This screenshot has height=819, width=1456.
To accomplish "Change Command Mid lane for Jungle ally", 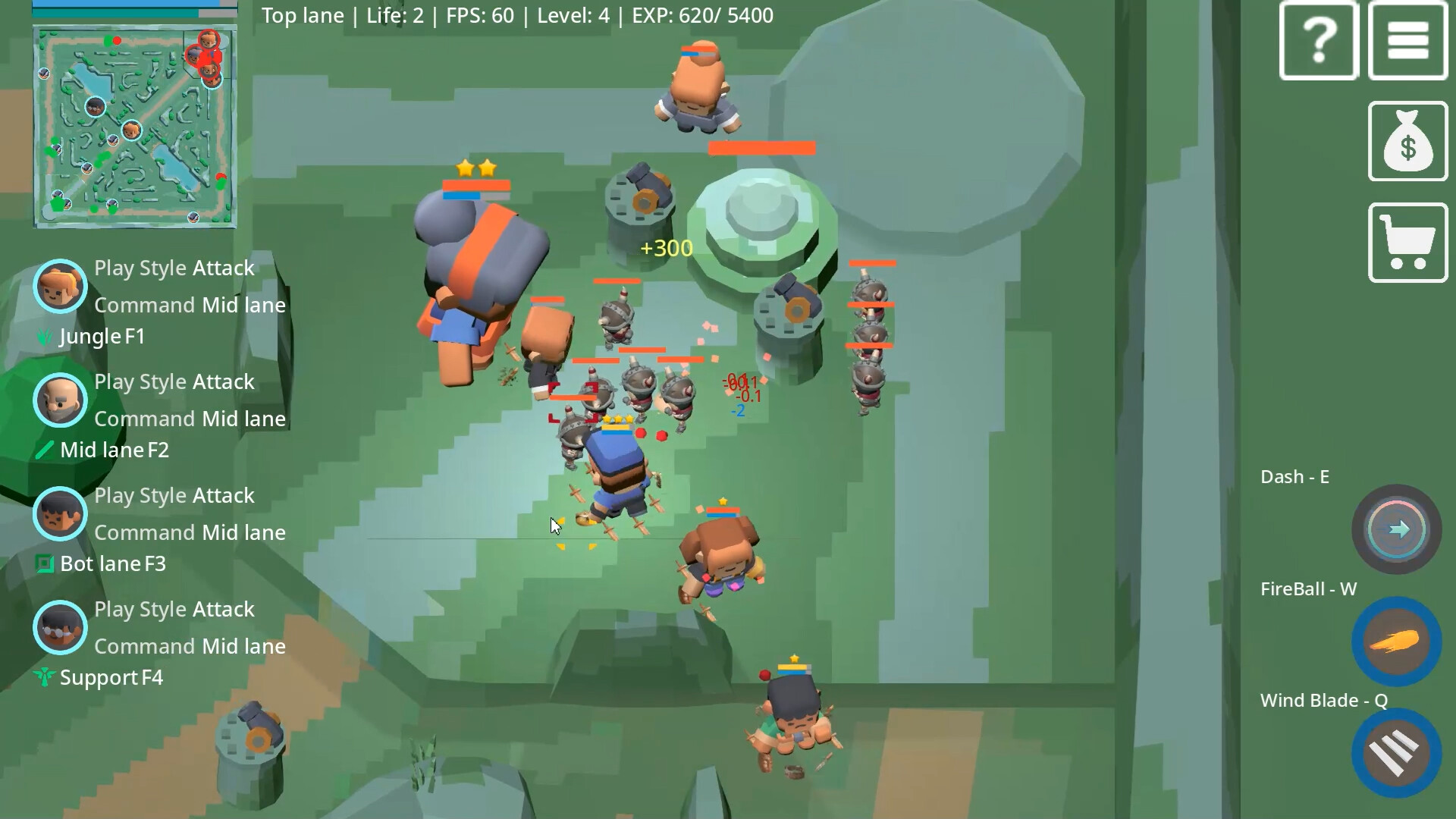I will click(x=190, y=305).
